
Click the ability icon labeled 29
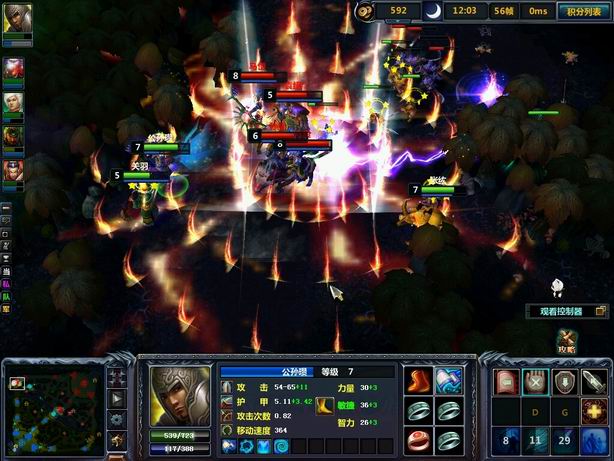[x=566, y=440]
